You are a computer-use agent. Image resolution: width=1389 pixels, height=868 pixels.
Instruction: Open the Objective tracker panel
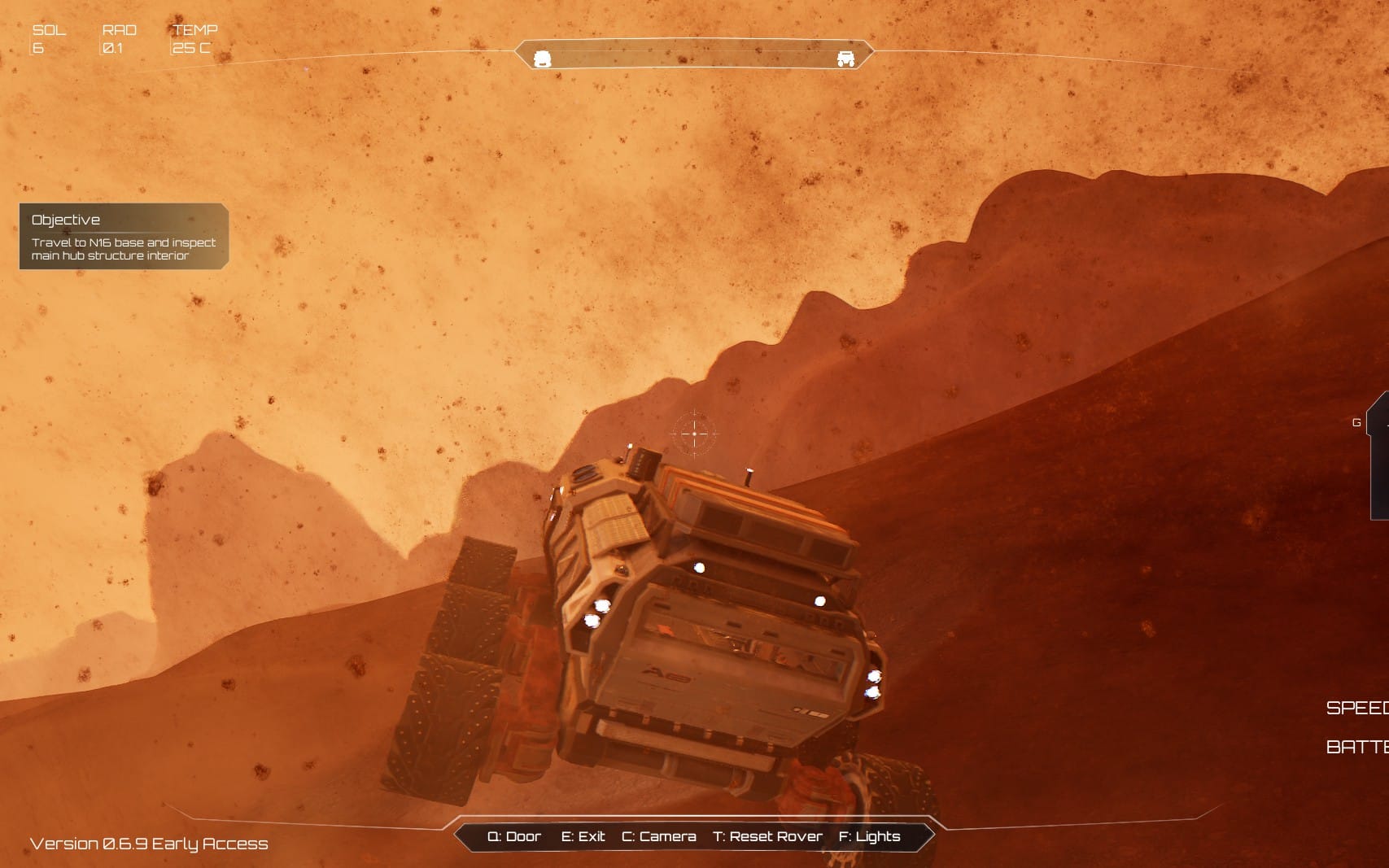(x=124, y=236)
